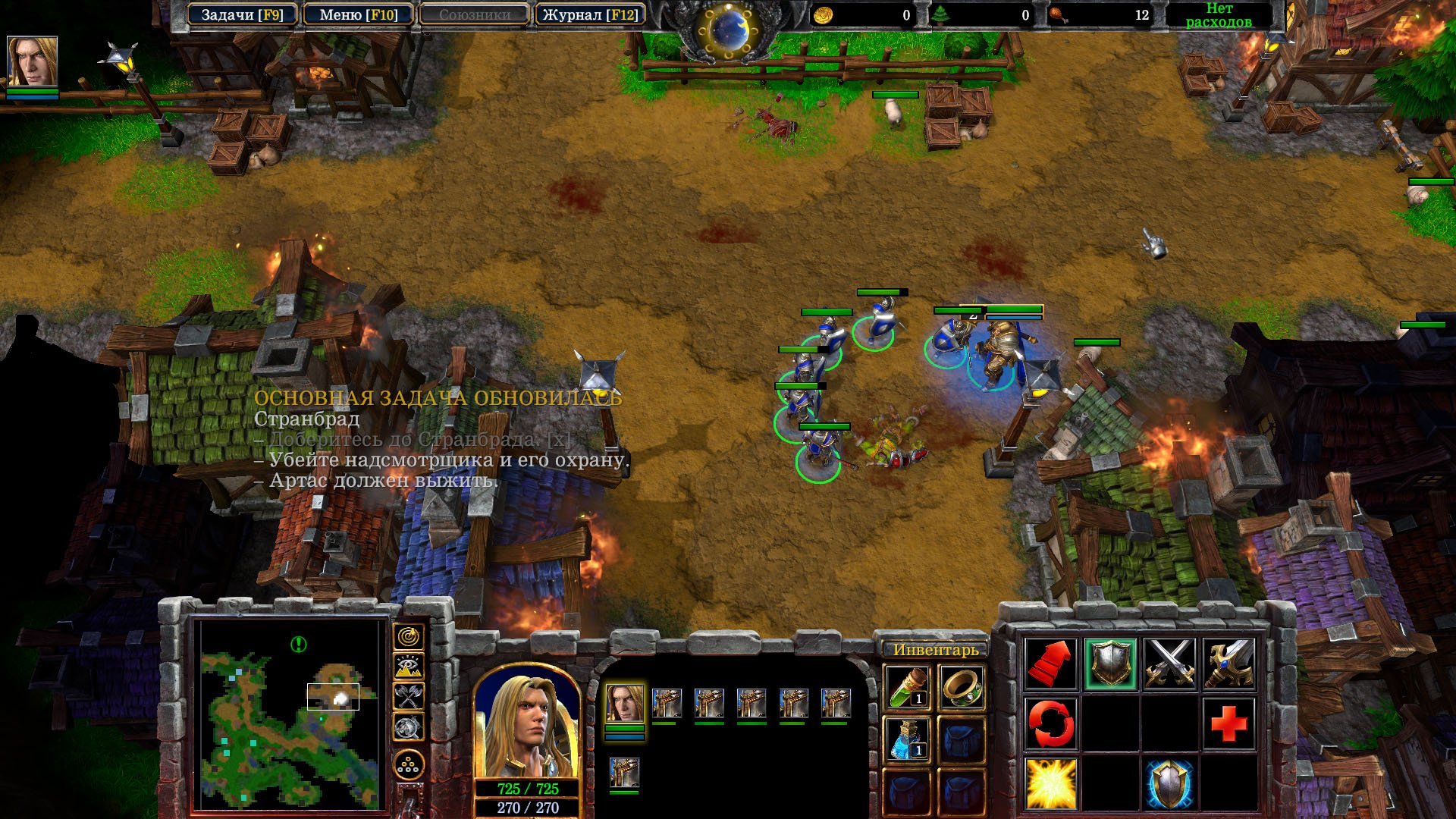The image size is (1456, 819).
Task: Click Arthas's large hero portrait
Action: coord(527,726)
